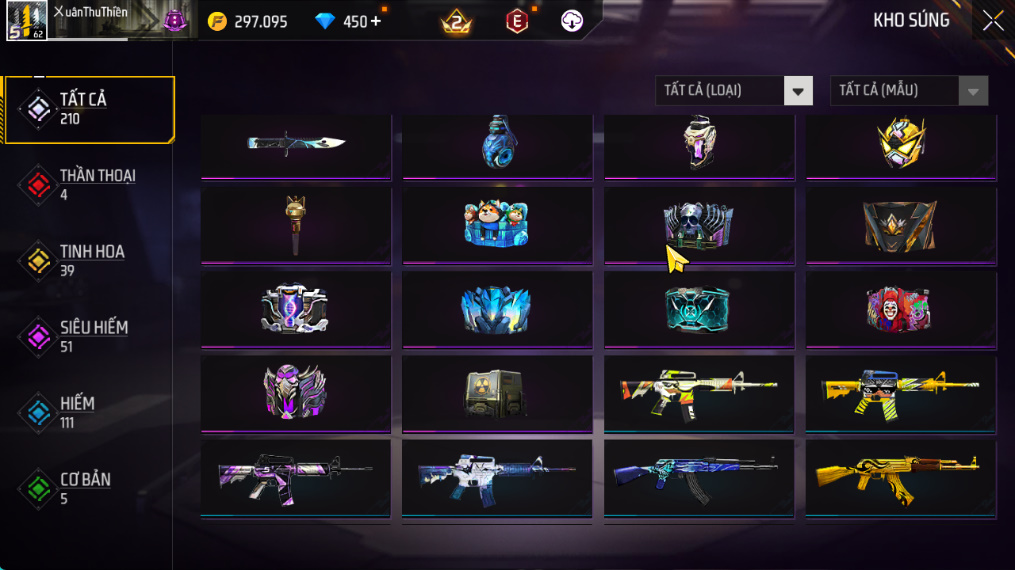Choose the Cơ Bản tab
This screenshot has width=1015, height=570.
pos(88,488)
